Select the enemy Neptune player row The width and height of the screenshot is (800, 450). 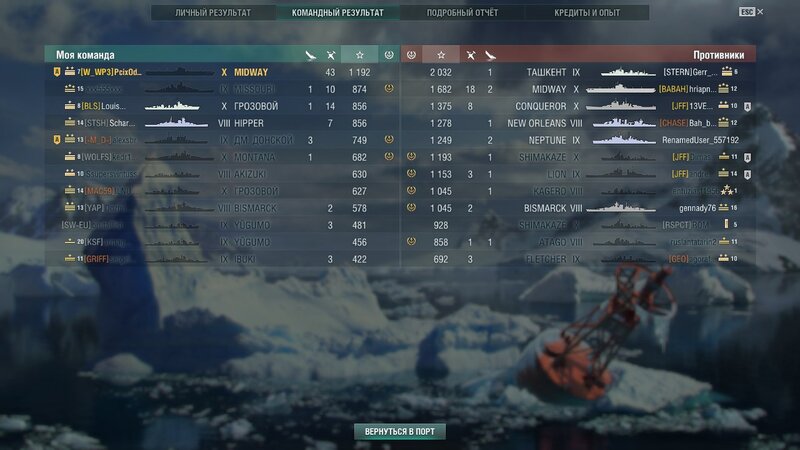580,140
